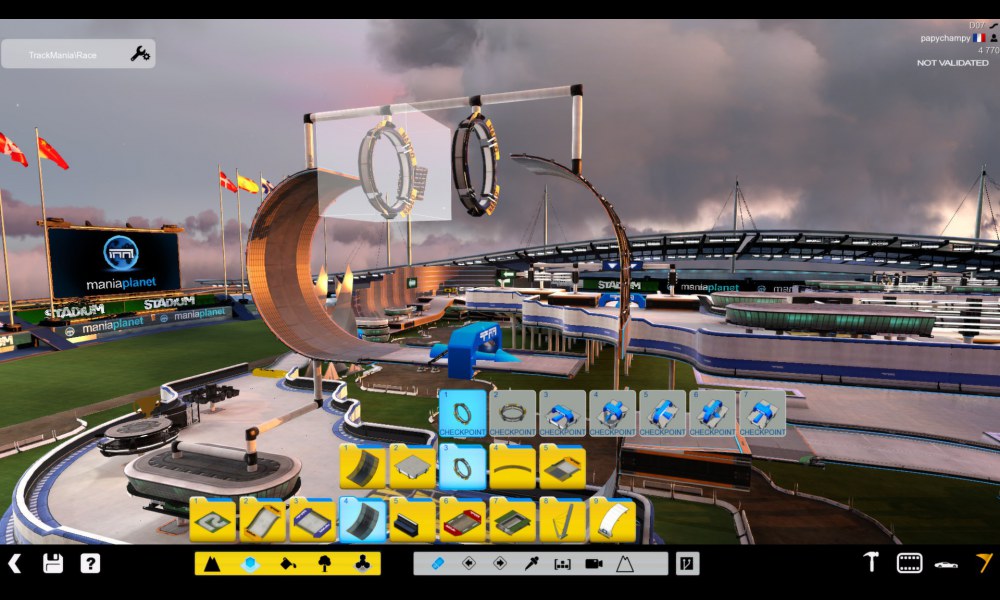Open the white curved ramp folder
Viewport: 1000px width, 600px height.
(612, 520)
